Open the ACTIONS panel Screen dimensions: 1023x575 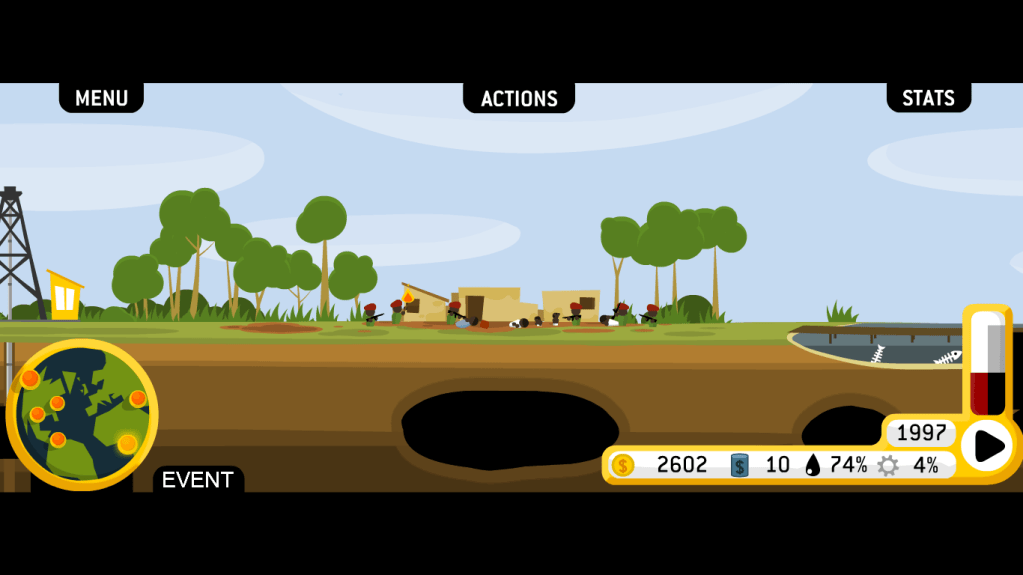pos(519,98)
